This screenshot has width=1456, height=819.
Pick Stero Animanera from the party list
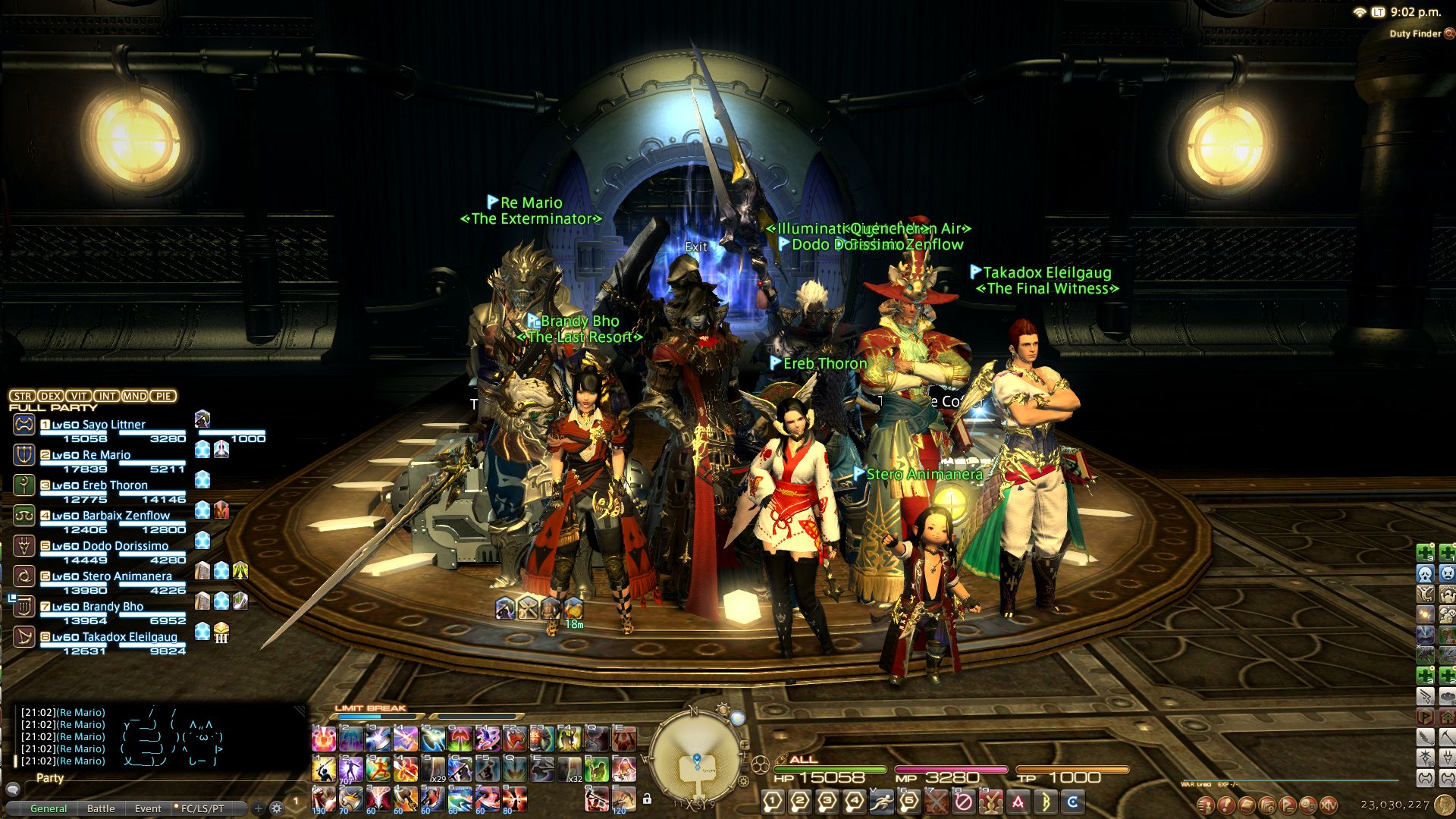[127, 576]
